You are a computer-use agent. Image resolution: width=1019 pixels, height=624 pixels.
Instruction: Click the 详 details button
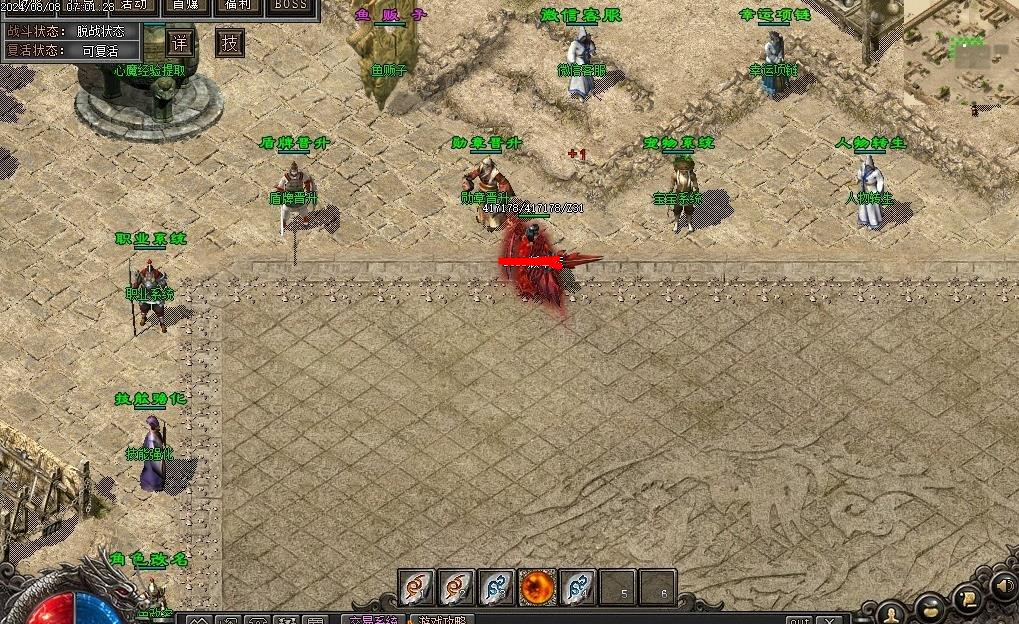(x=180, y=43)
